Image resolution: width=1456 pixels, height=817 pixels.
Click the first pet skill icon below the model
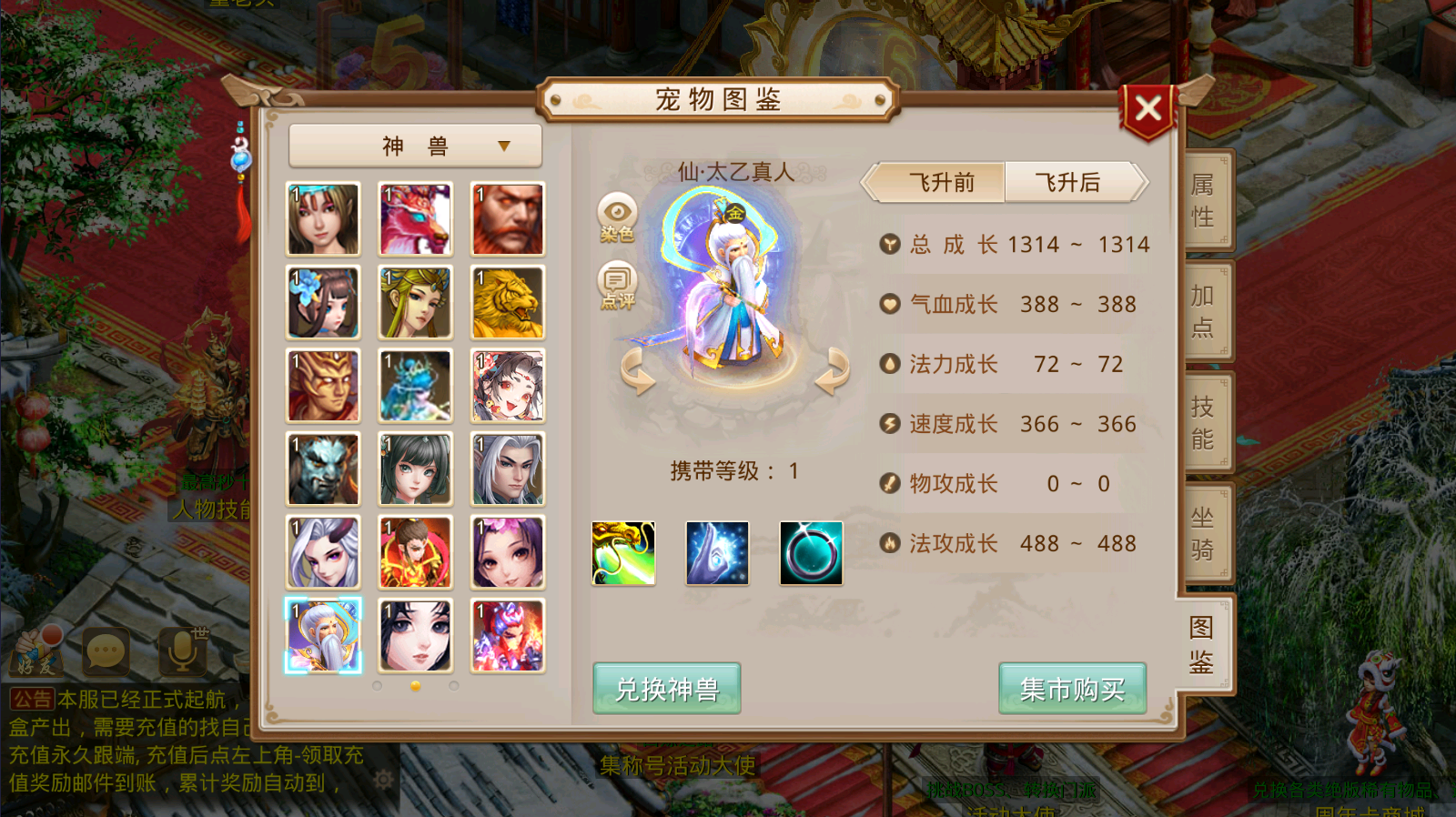pyautogui.click(x=623, y=551)
